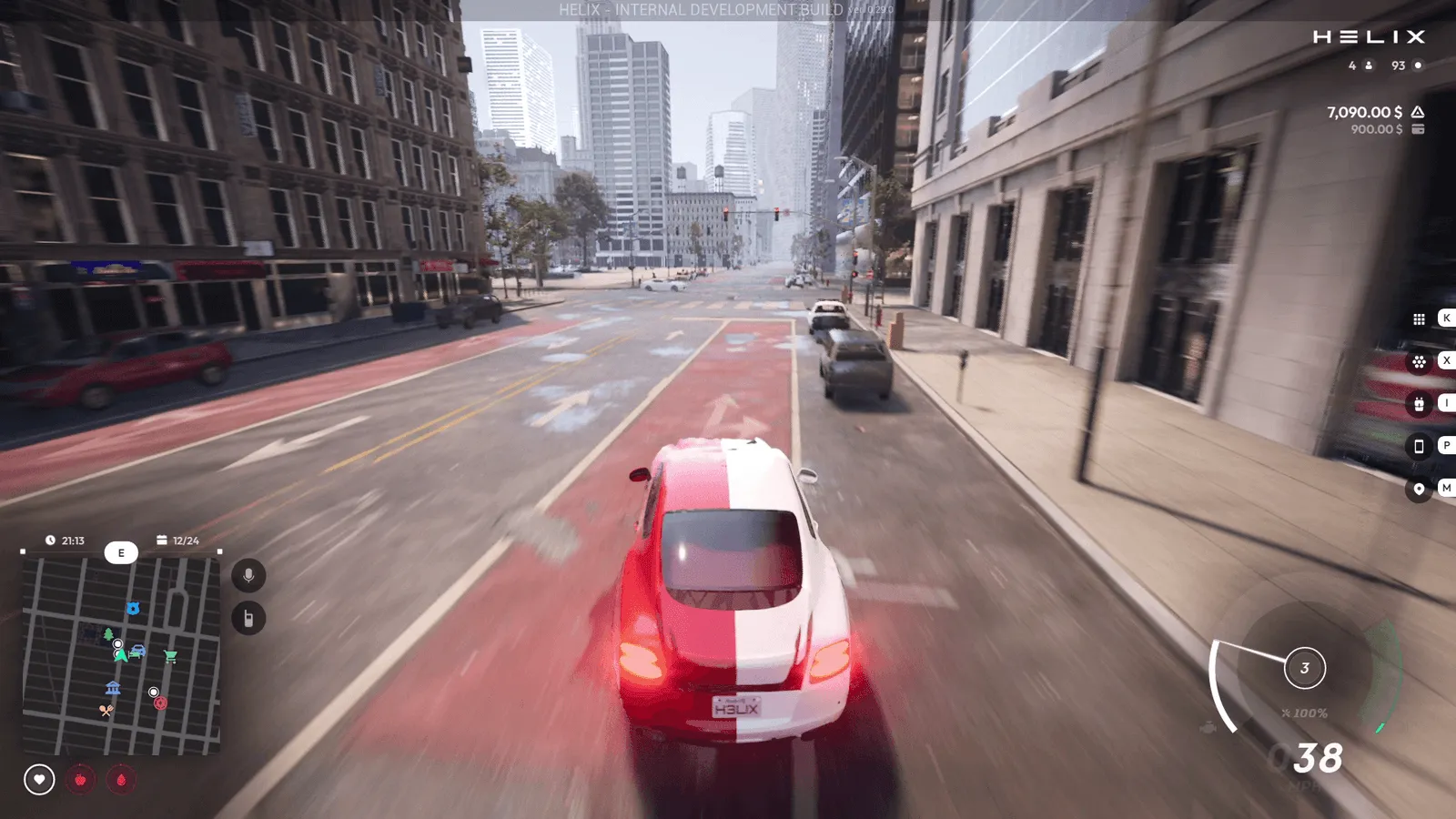Click the HELIX logo in the top right

click(1368, 37)
